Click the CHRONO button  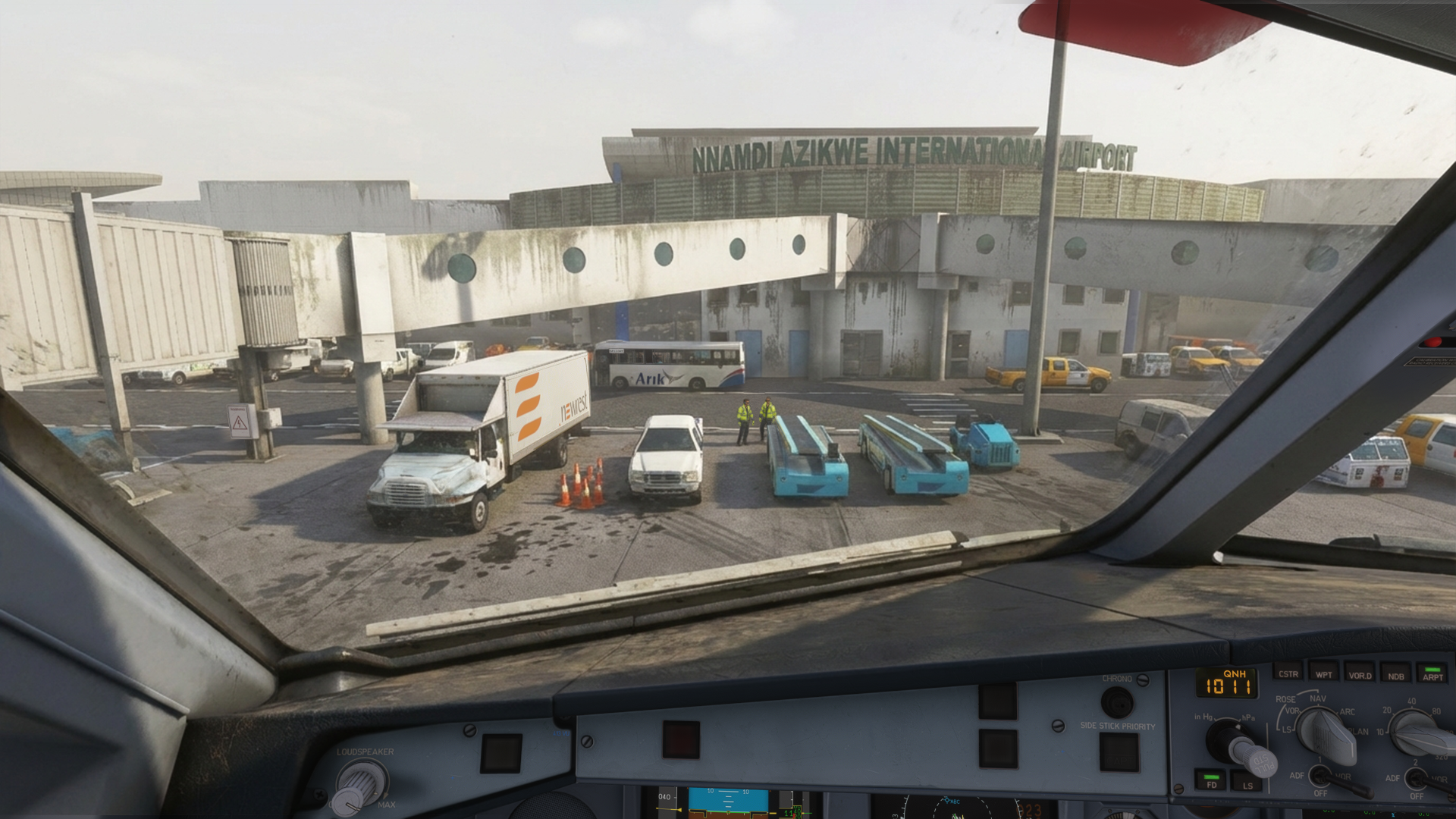[x=1116, y=702]
